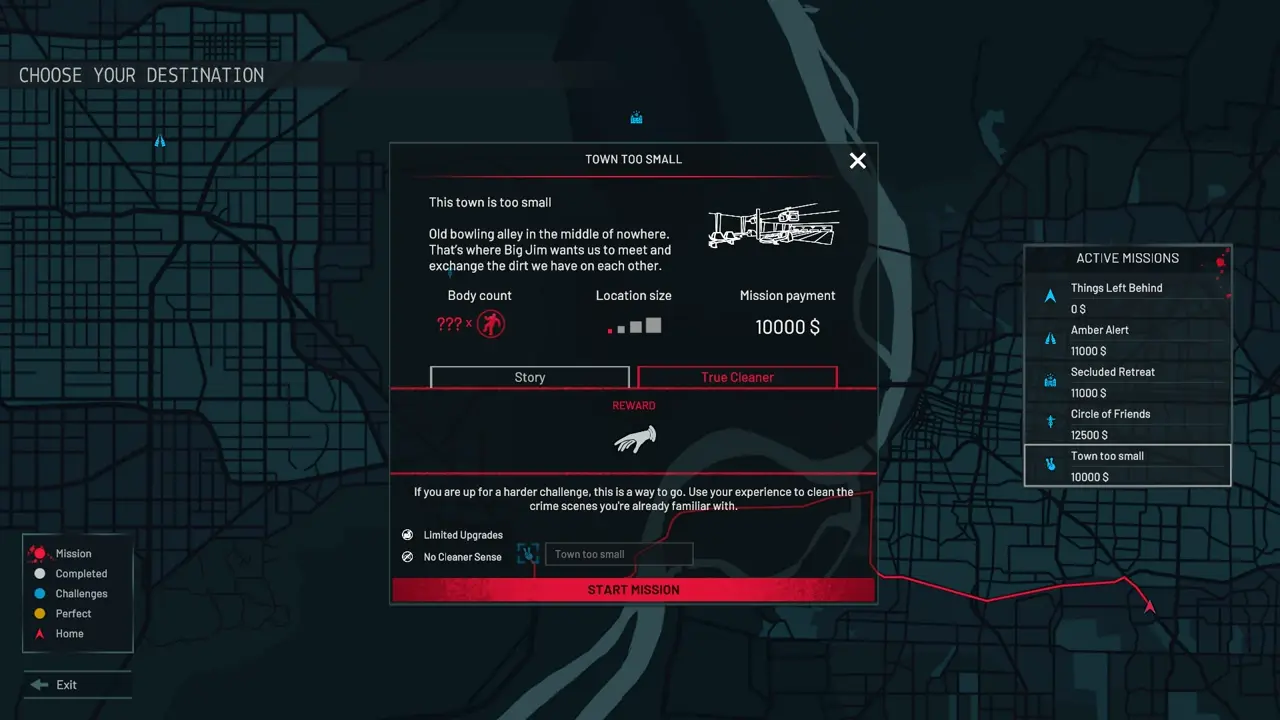Click the reward glove icon
Viewport: 1280px width, 720px height.
click(x=634, y=439)
